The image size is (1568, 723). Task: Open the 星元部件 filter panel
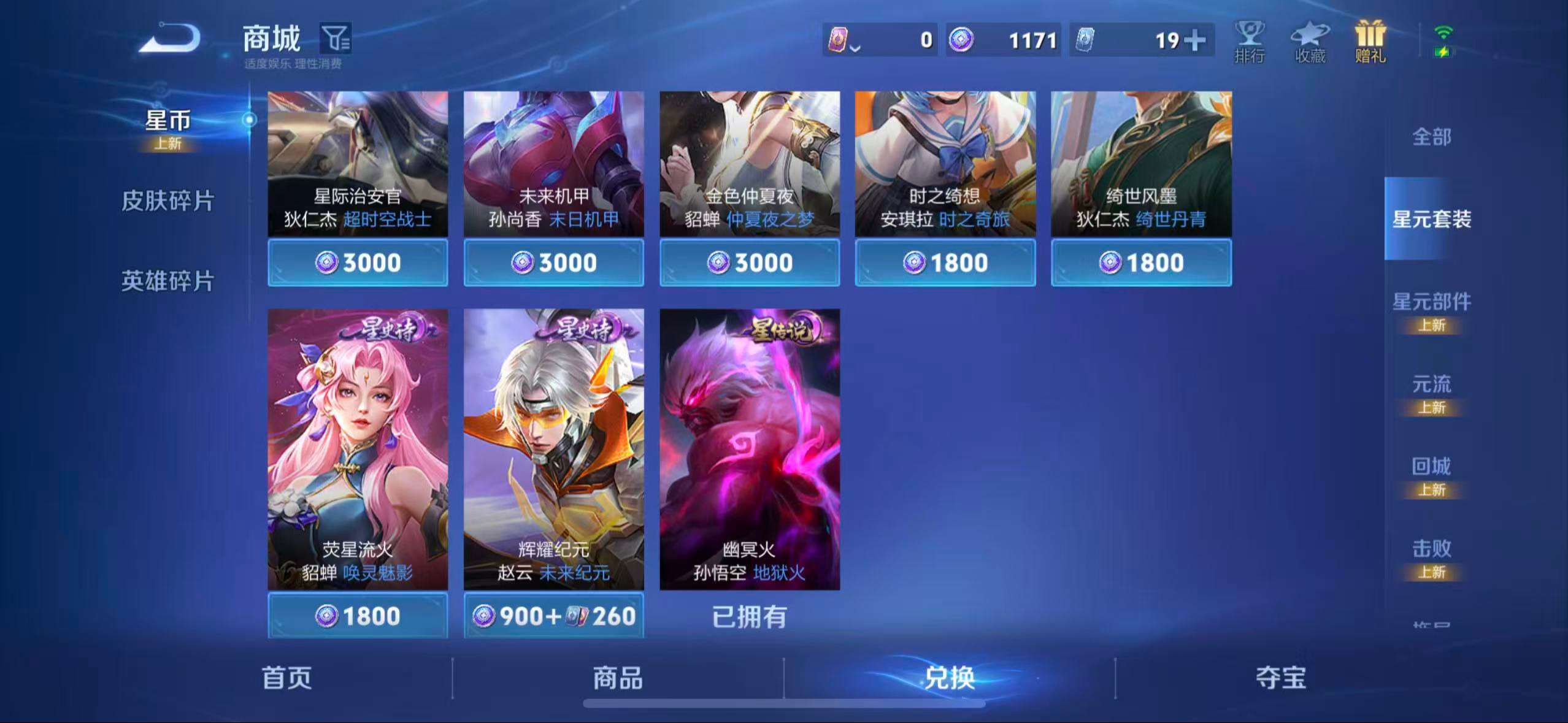click(x=1432, y=301)
